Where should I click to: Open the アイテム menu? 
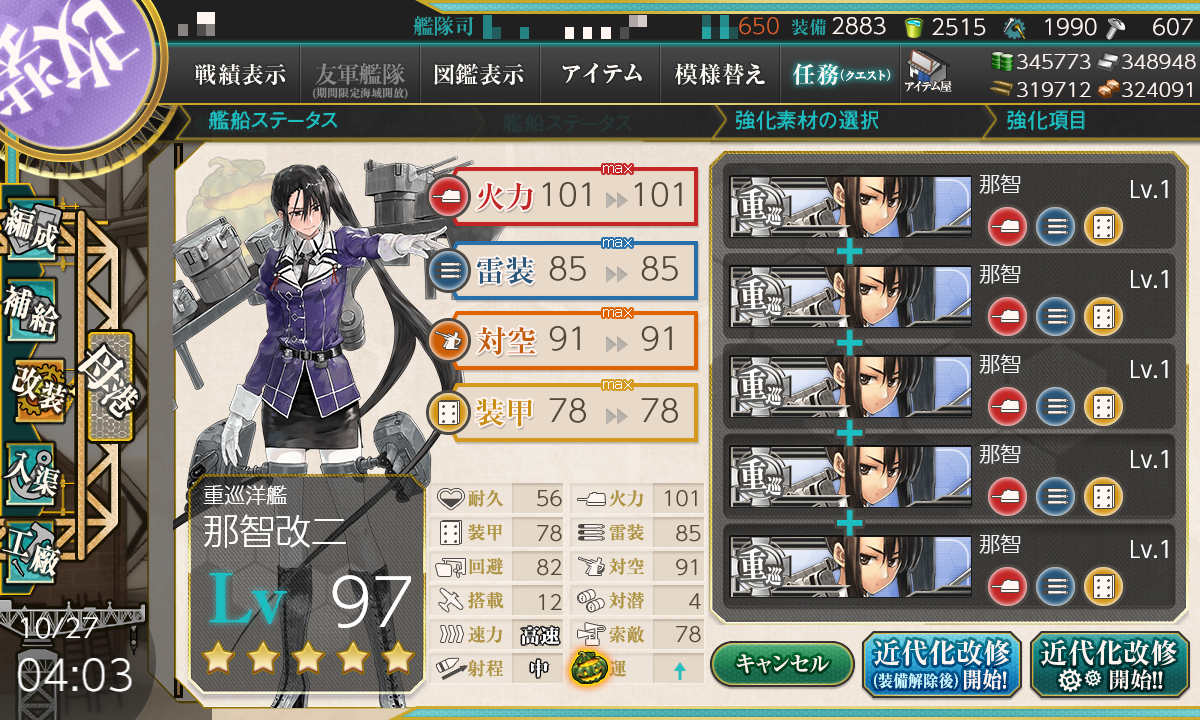click(x=601, y=74)
